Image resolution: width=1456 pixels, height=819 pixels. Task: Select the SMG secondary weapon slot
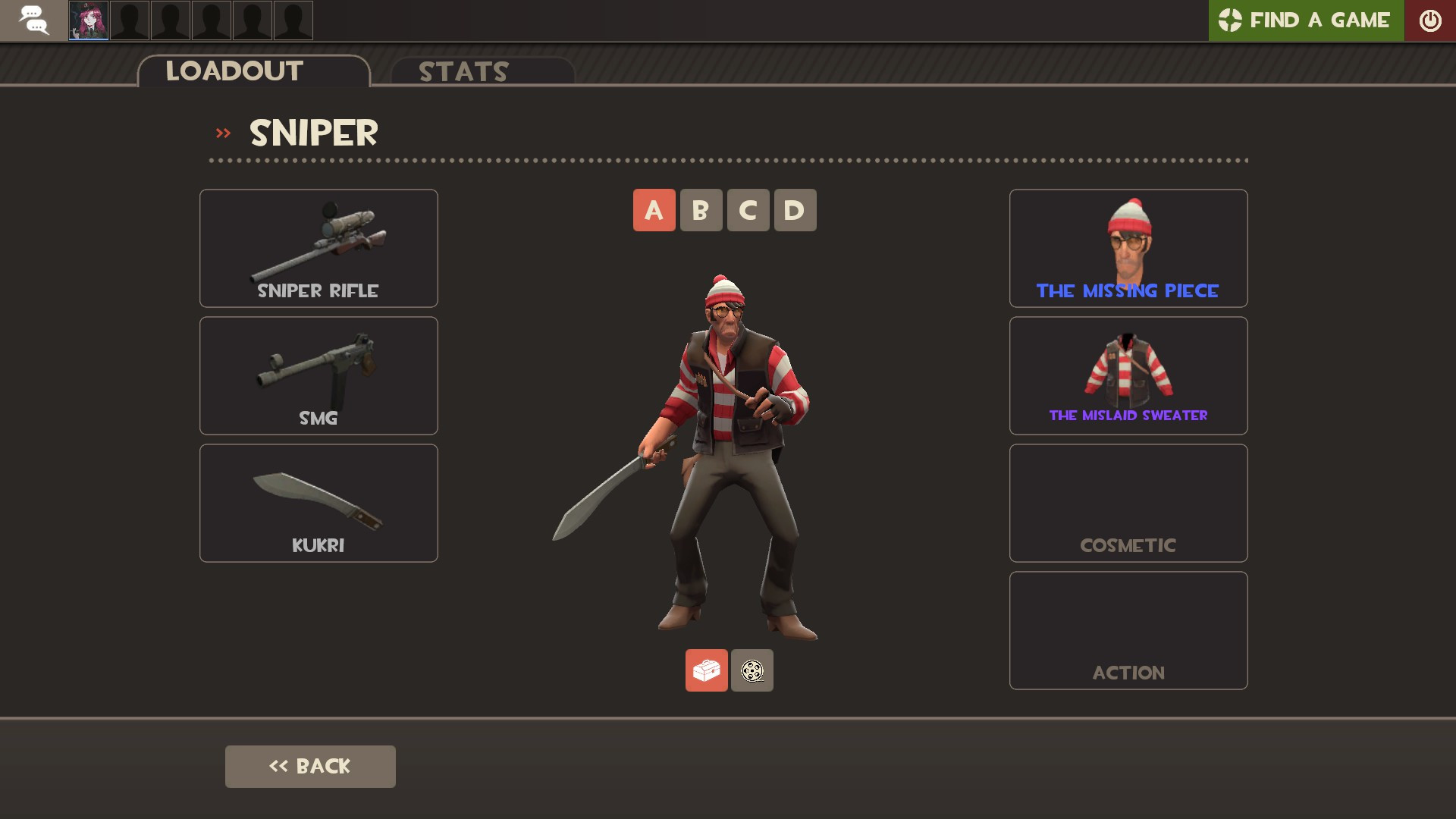tap(318, 375)
